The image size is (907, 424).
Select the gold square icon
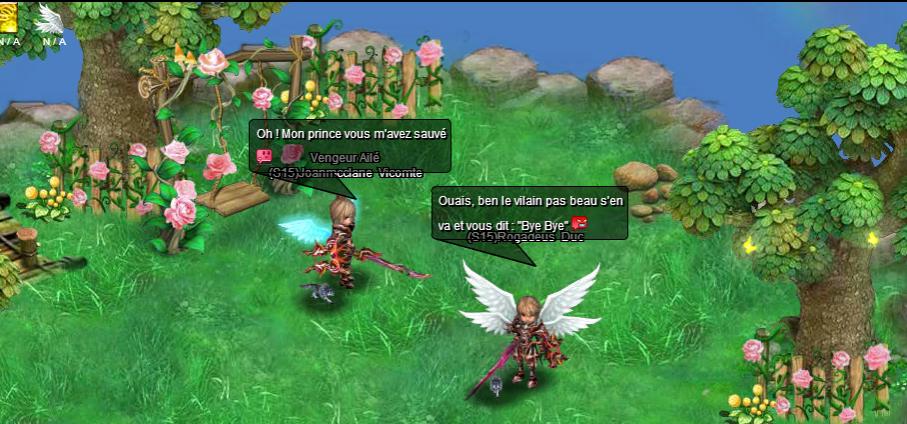pos(9,15)
